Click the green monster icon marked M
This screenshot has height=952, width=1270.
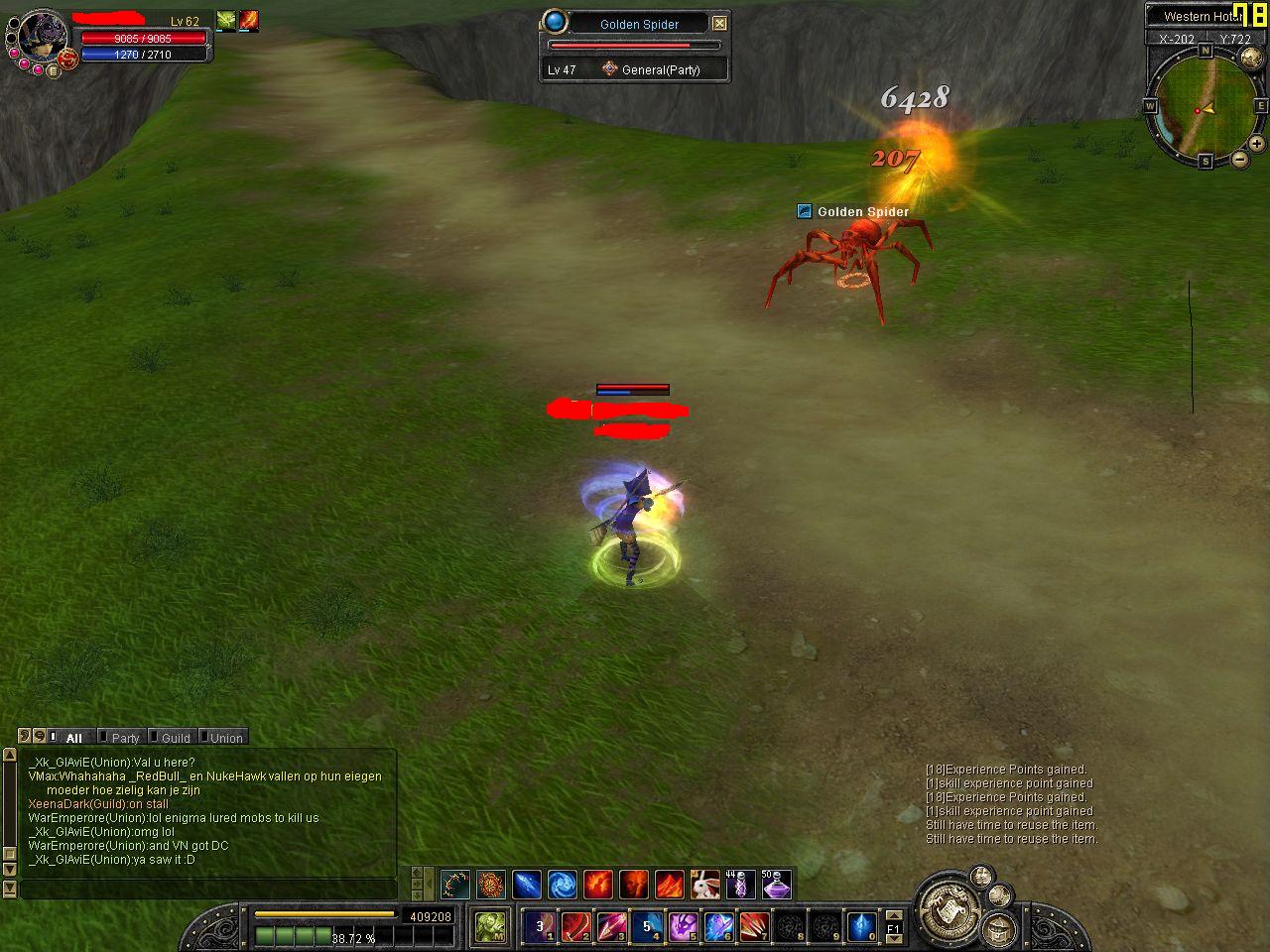[x=490, y=927]
